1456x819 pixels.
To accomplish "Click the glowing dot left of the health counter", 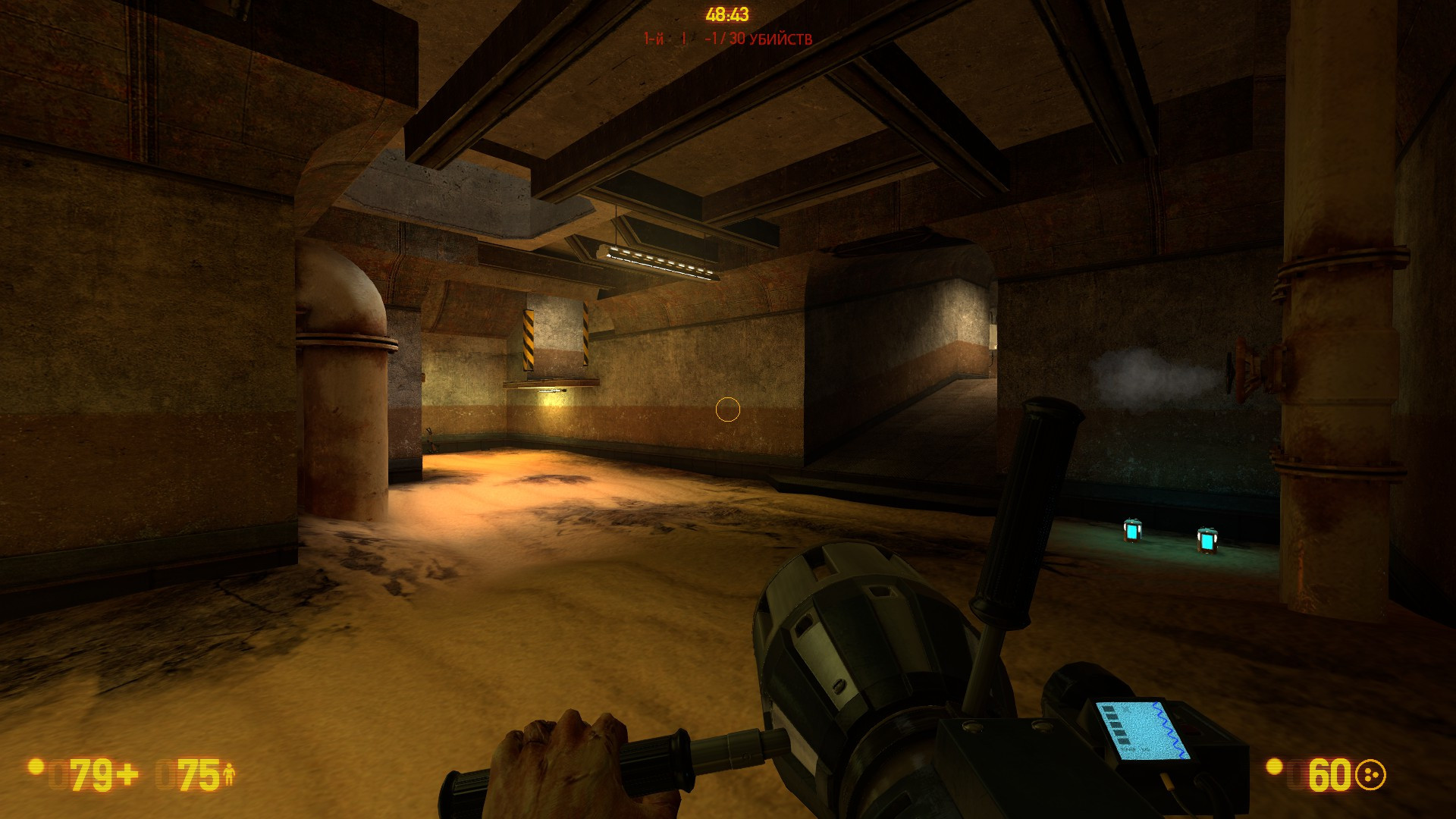I will (x=35, y=768).
